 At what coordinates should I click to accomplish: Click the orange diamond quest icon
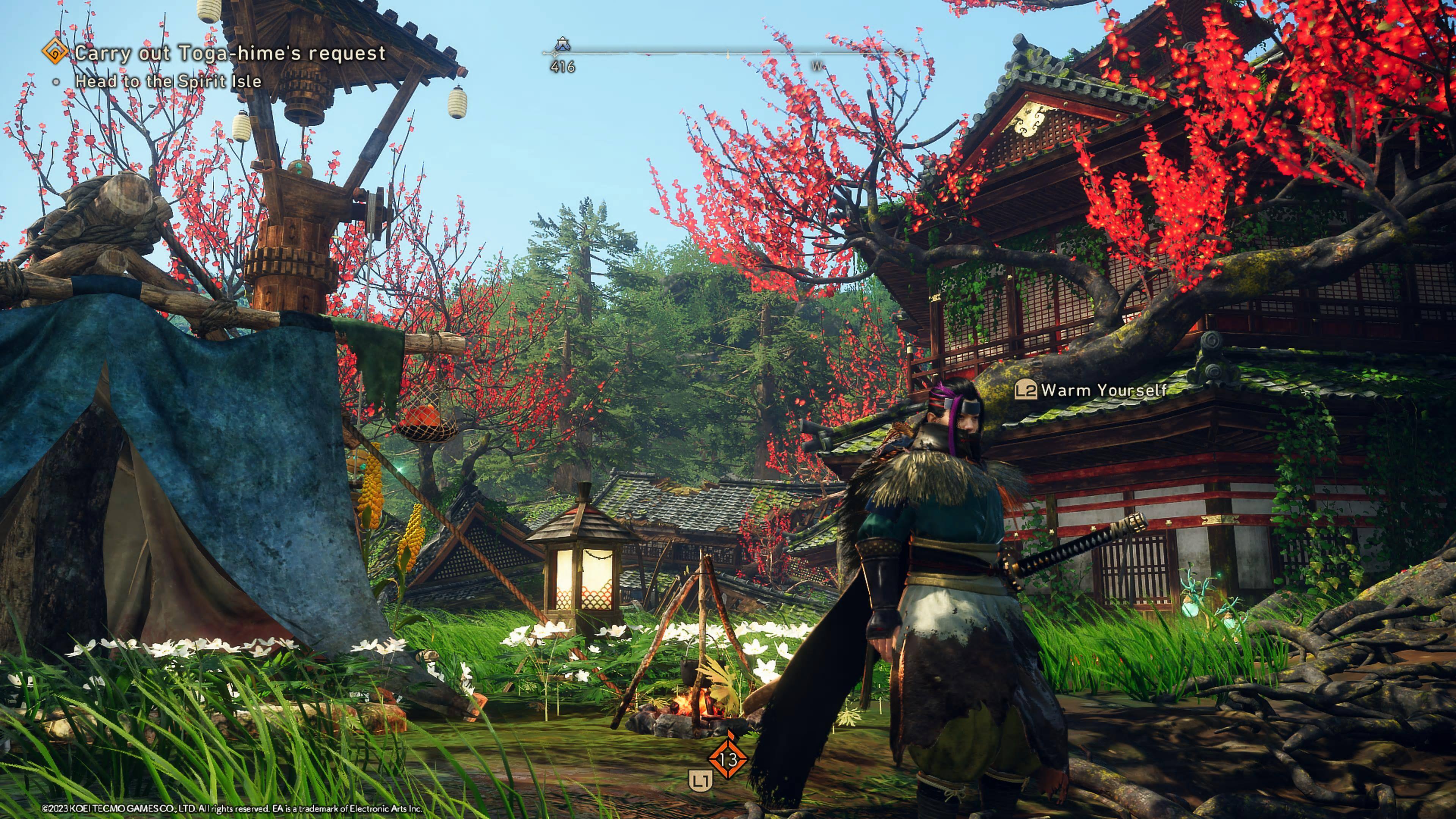pos(55,53)
